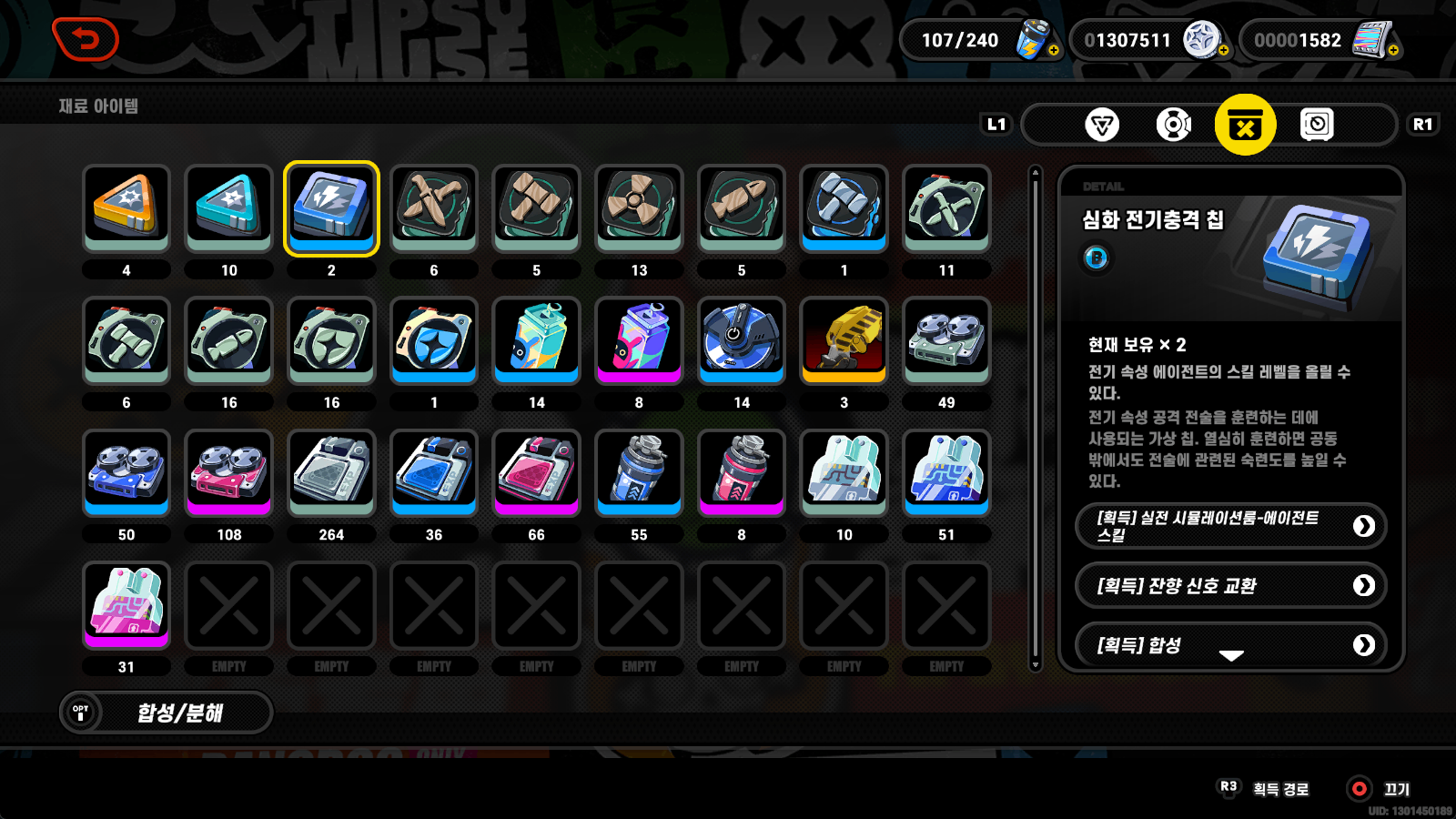Add battery charge with the plus icon
This screenshot has width=1456, height=819.
(x=1054, y=51)
